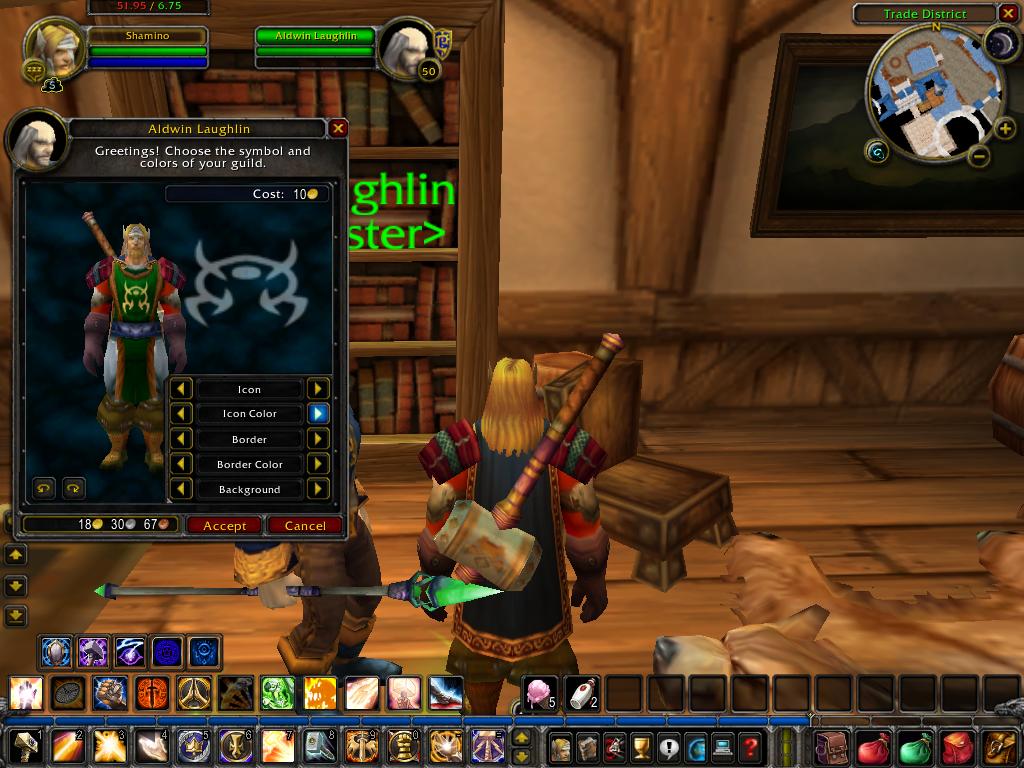
Task: Select Shamino's player portrait
Action: pos(54,48)
